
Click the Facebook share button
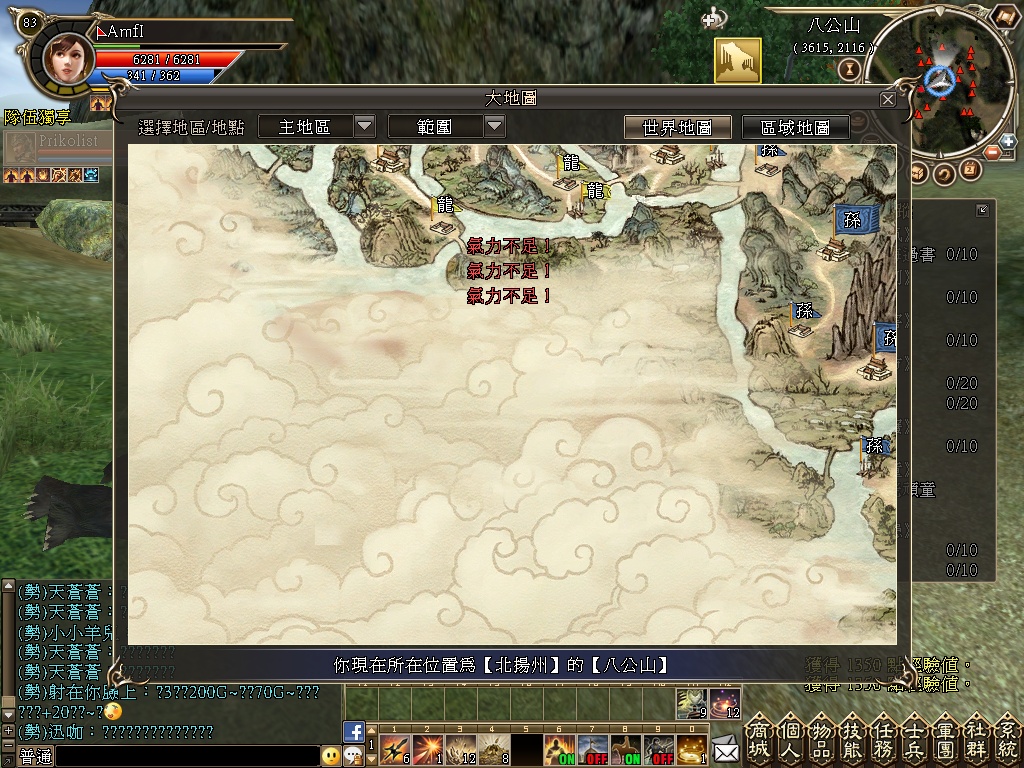353,731
